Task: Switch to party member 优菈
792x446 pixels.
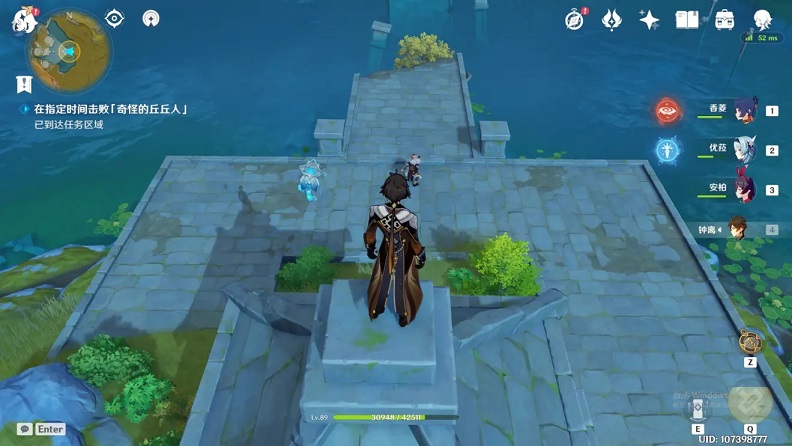Action: pyautogui.click(x=742, y=150)
